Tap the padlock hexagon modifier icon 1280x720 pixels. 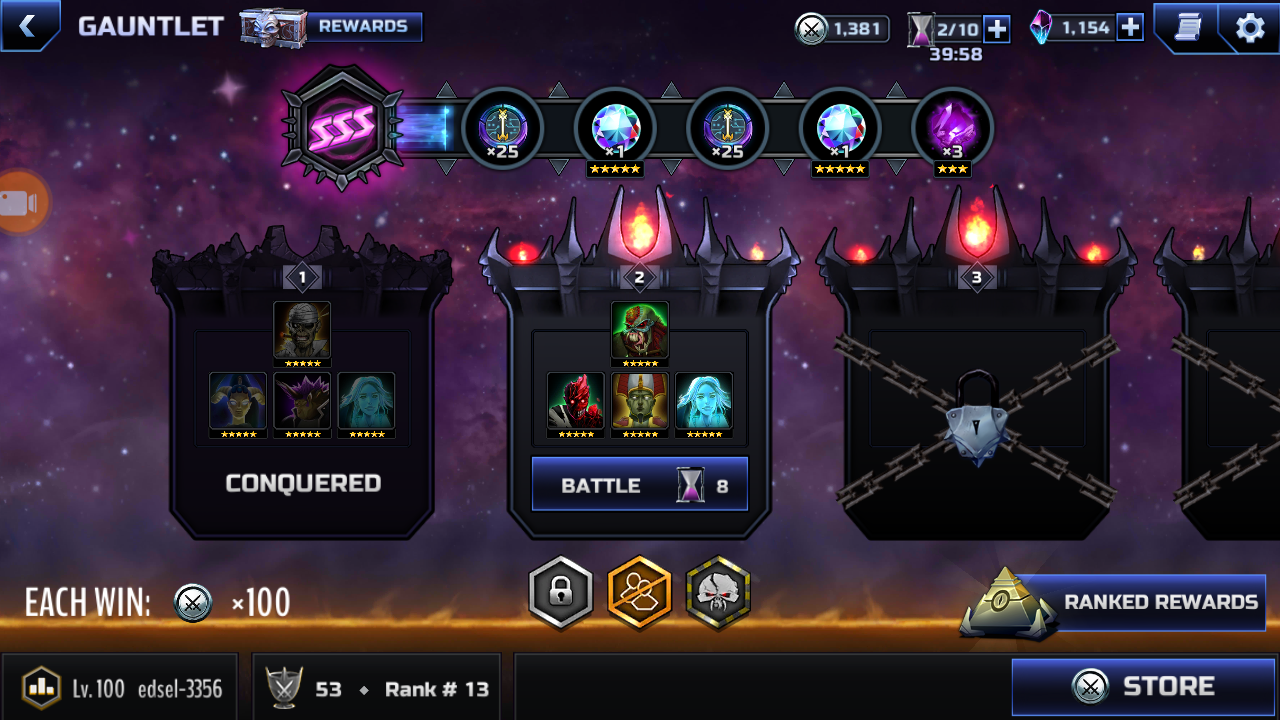(561, 593)
